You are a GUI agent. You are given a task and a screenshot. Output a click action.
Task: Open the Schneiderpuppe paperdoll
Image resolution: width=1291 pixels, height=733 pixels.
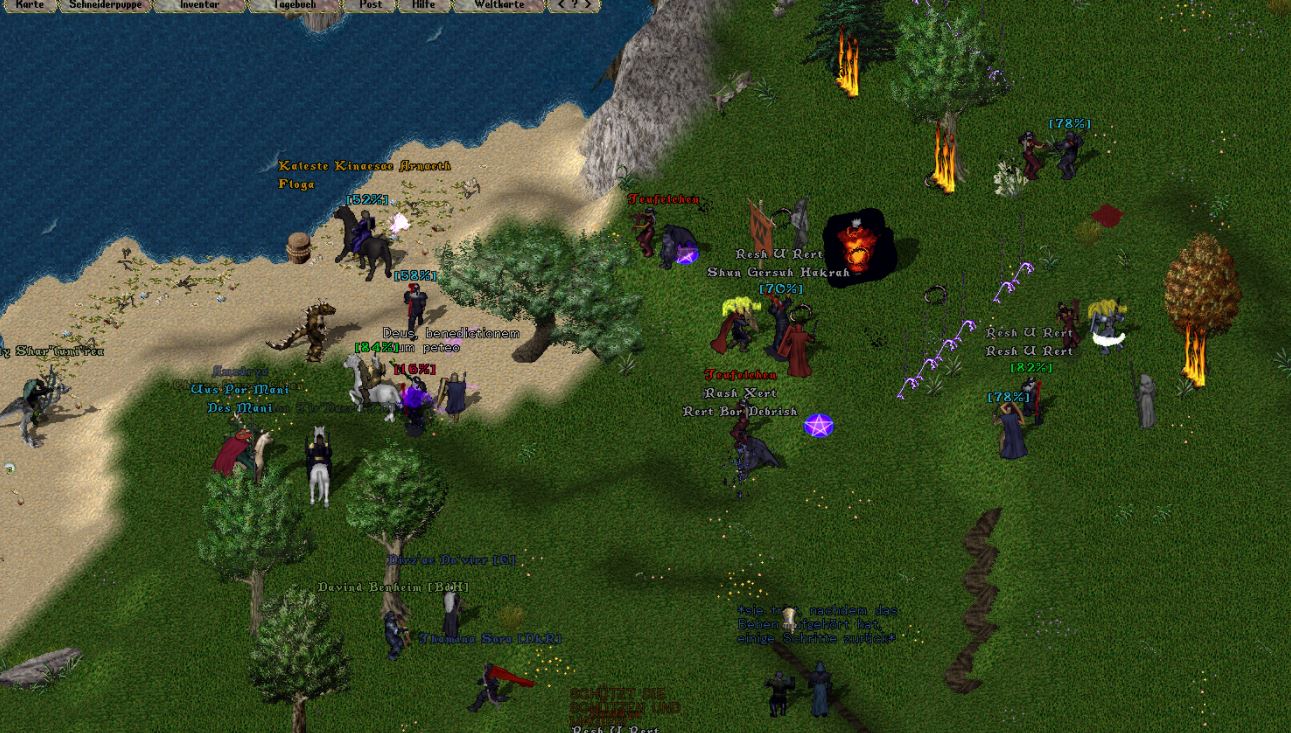(x=105, y=5)
